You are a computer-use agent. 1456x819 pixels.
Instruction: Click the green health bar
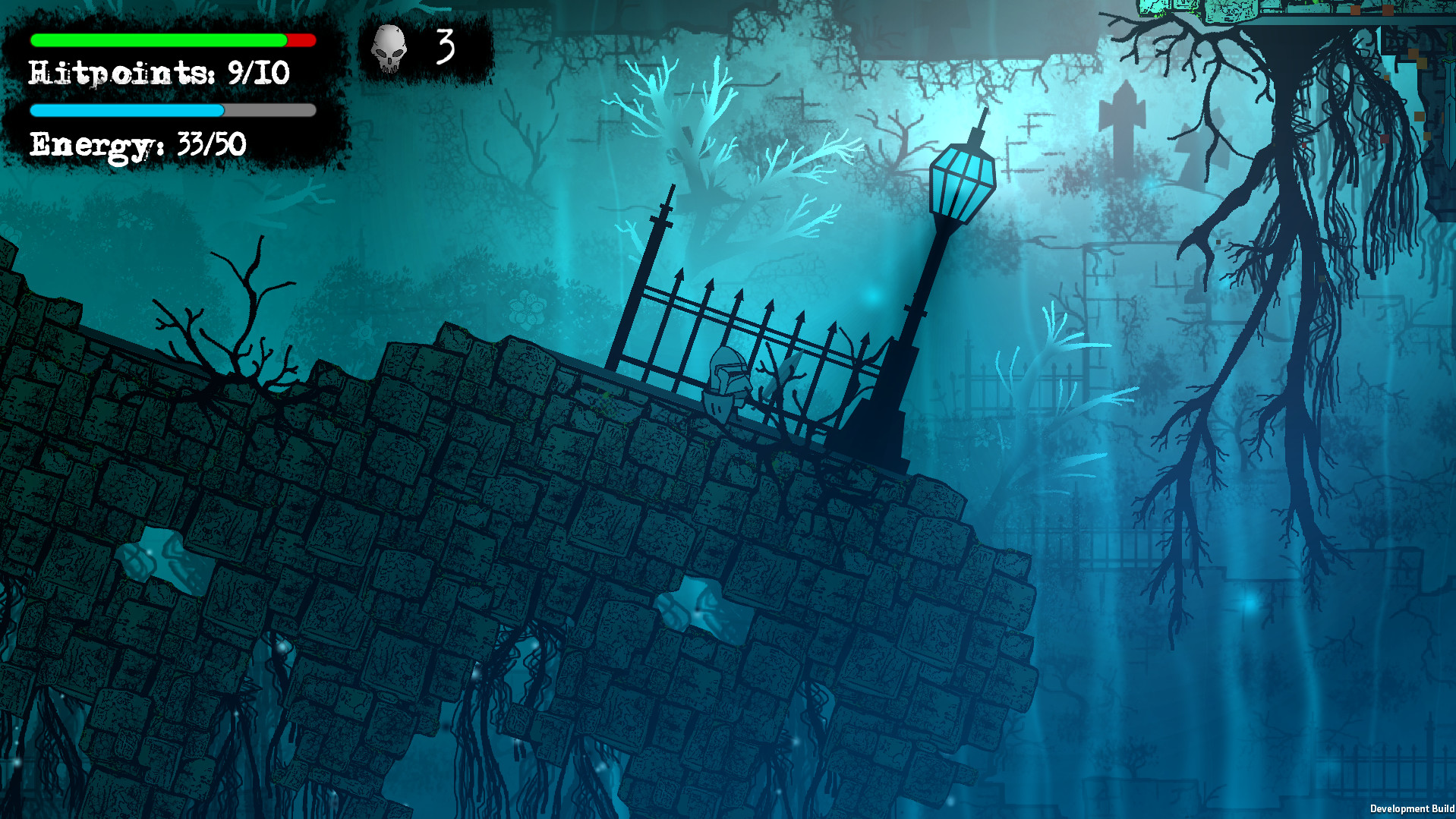(x=152, y=42)
